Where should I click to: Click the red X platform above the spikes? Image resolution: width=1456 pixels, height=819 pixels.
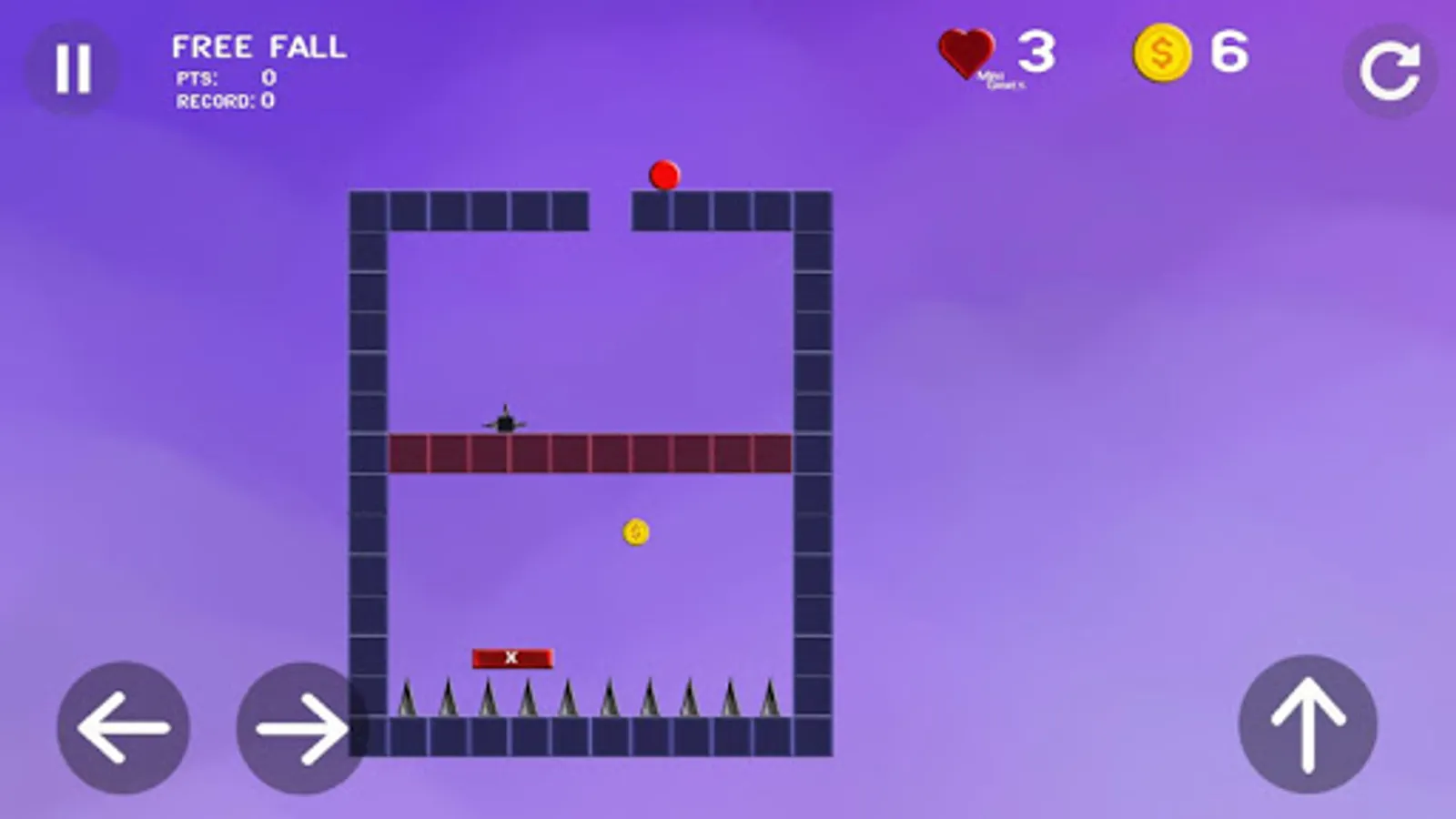512,656
